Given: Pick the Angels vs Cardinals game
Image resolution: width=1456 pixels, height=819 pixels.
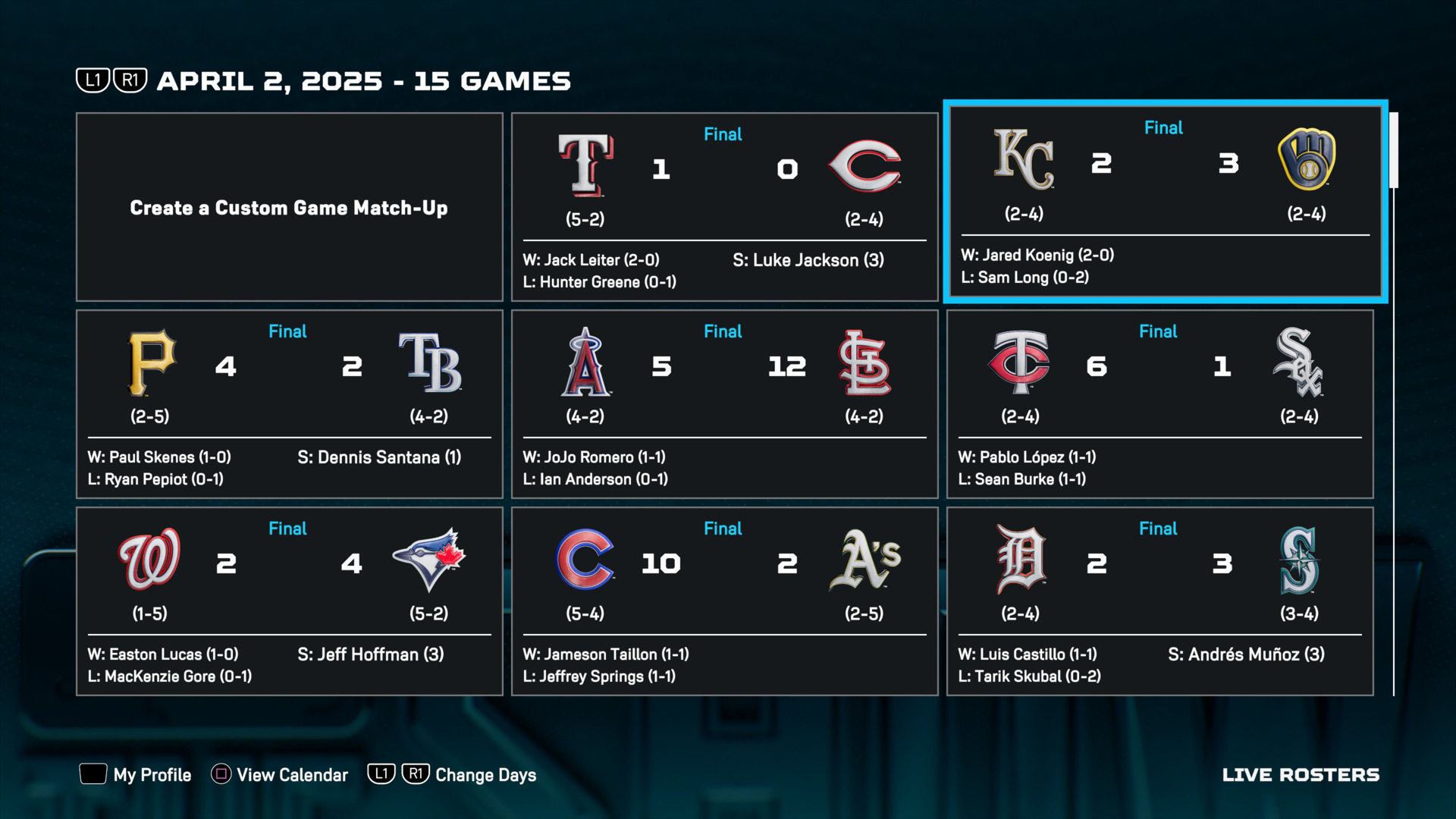Looking at the screenshot, I should pyautogui.click(x=724, y=403).
